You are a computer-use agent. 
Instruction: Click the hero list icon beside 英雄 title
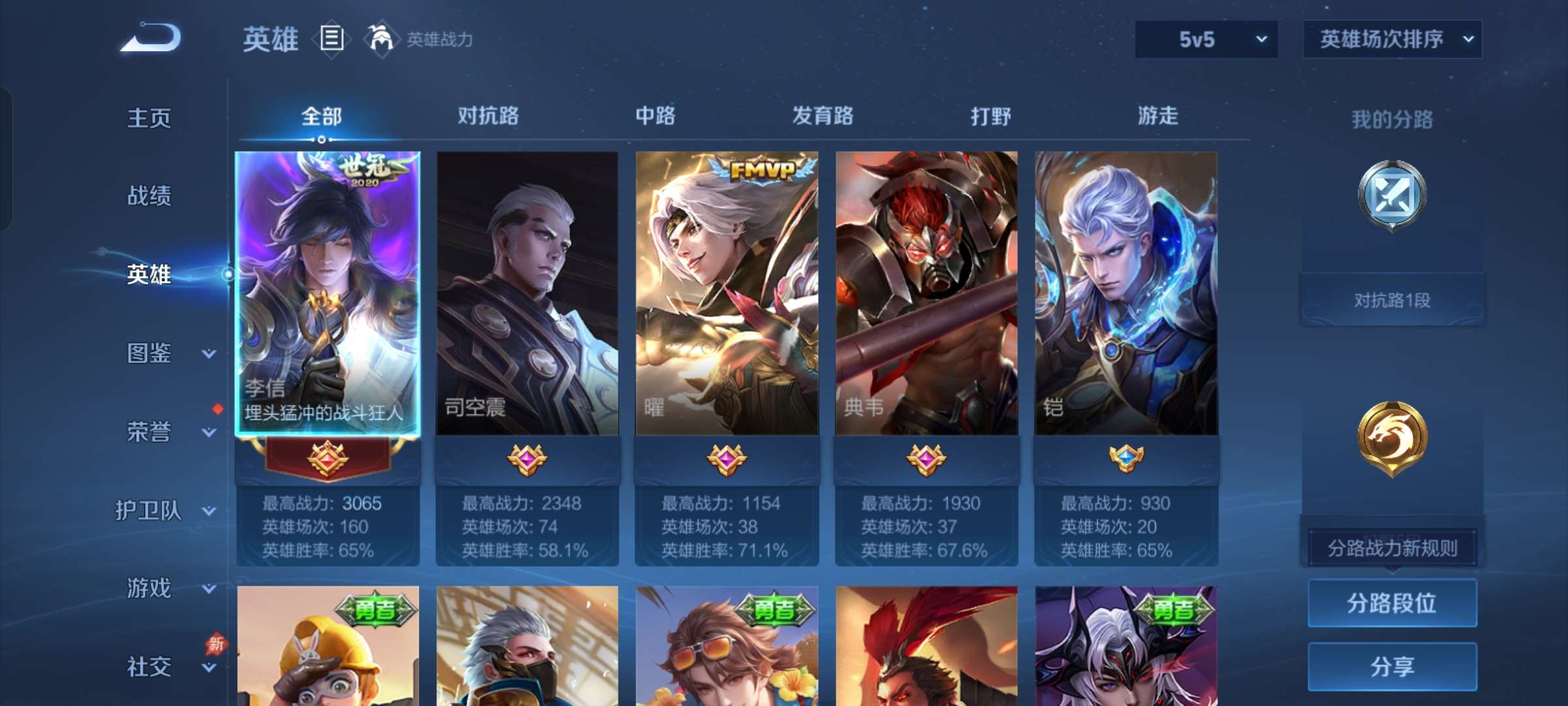pyautogui.click(x=331, y=39)
